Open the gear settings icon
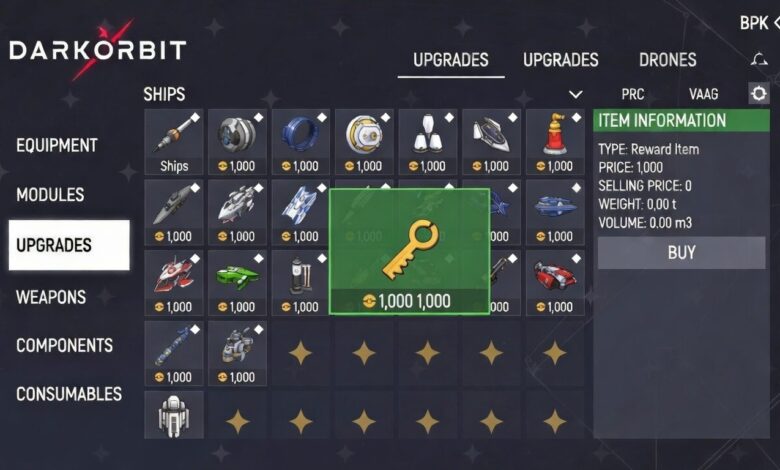The image size is (780, 470). tap(759, 94)
